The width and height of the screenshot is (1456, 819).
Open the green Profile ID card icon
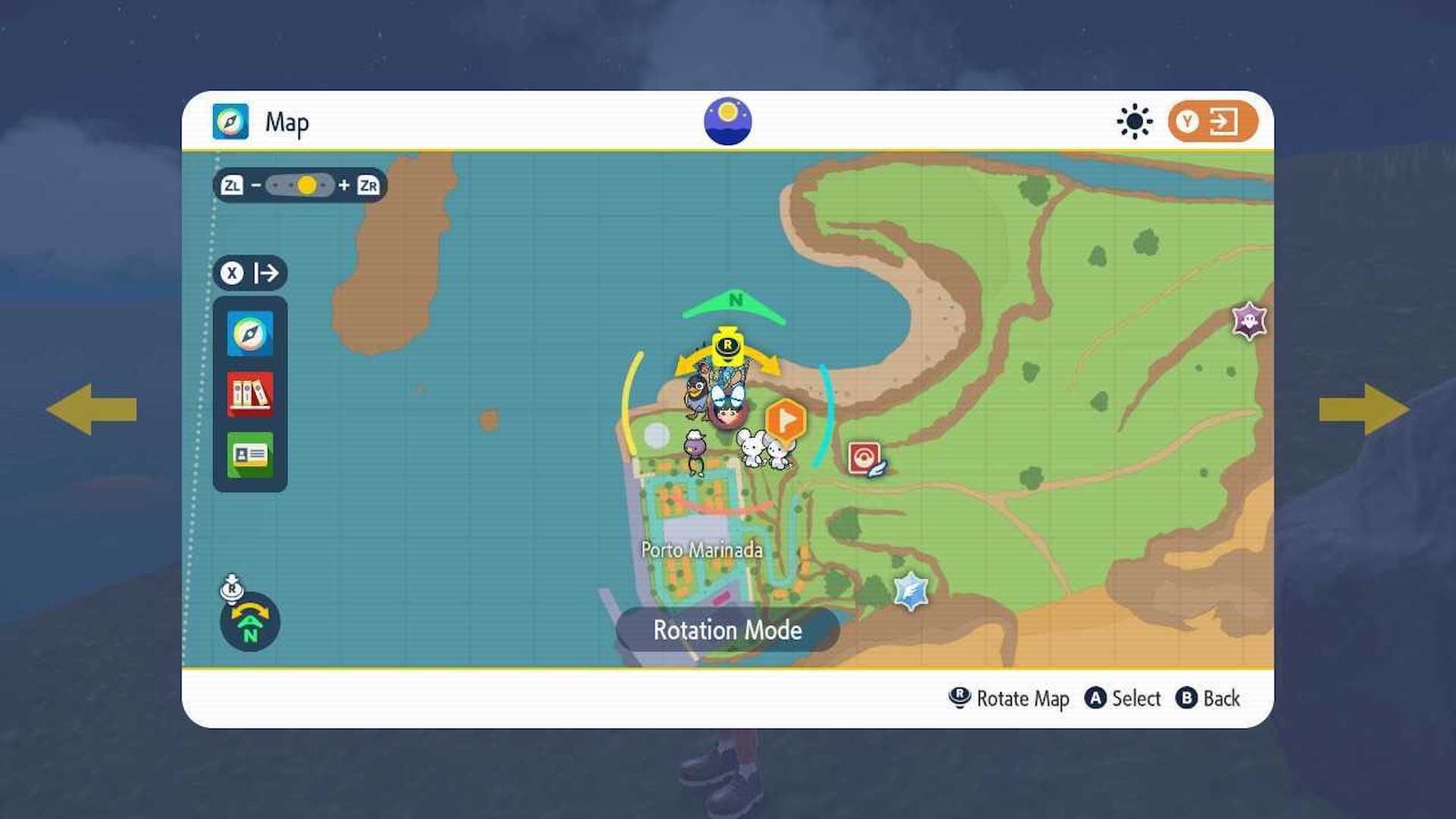pos(249,457)
